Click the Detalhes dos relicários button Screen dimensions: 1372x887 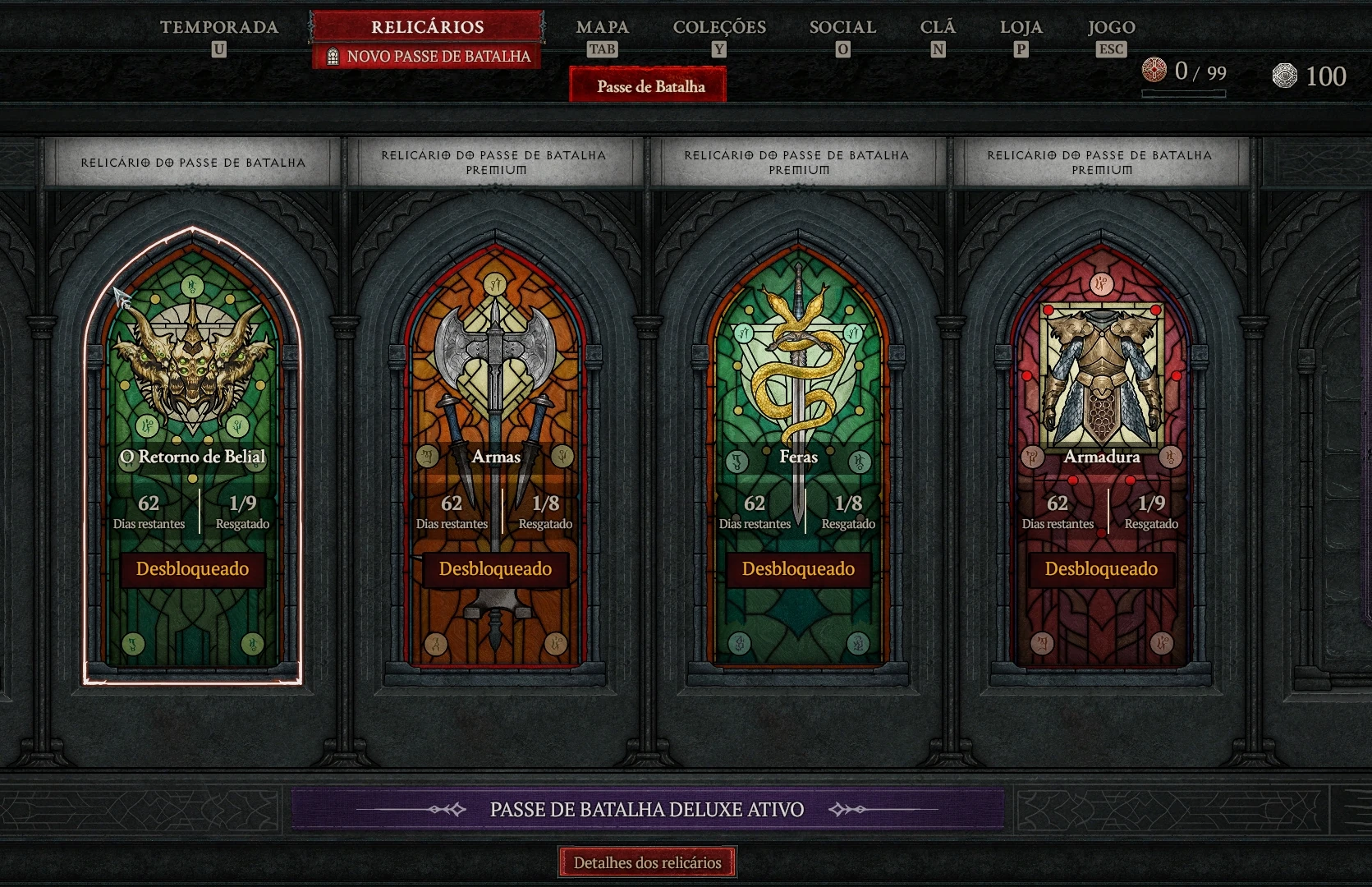click(x=647, y=862)
